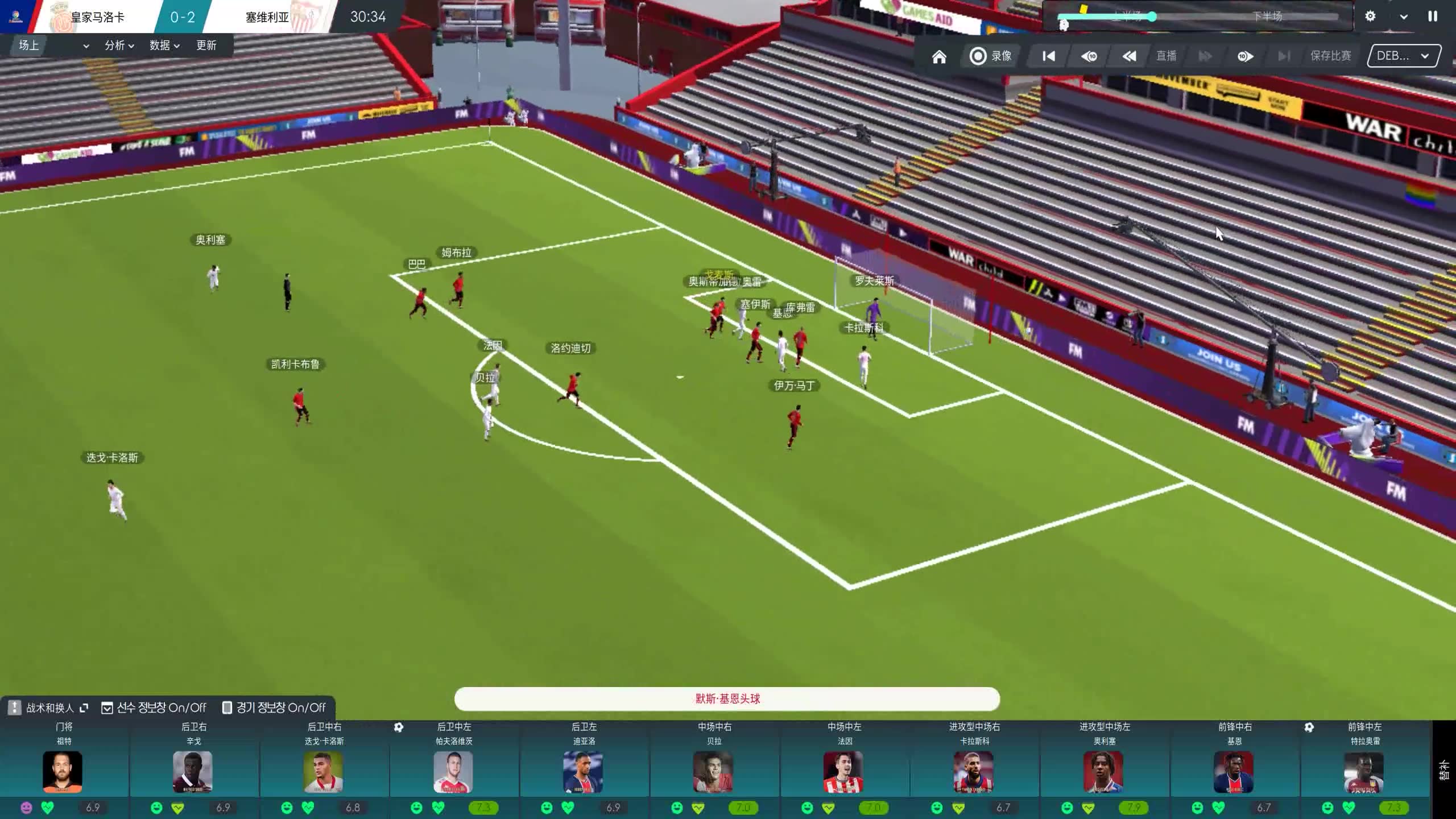Start recording with the 录像 button
Screen dimensions: 1456x819
tap(991, 56)
